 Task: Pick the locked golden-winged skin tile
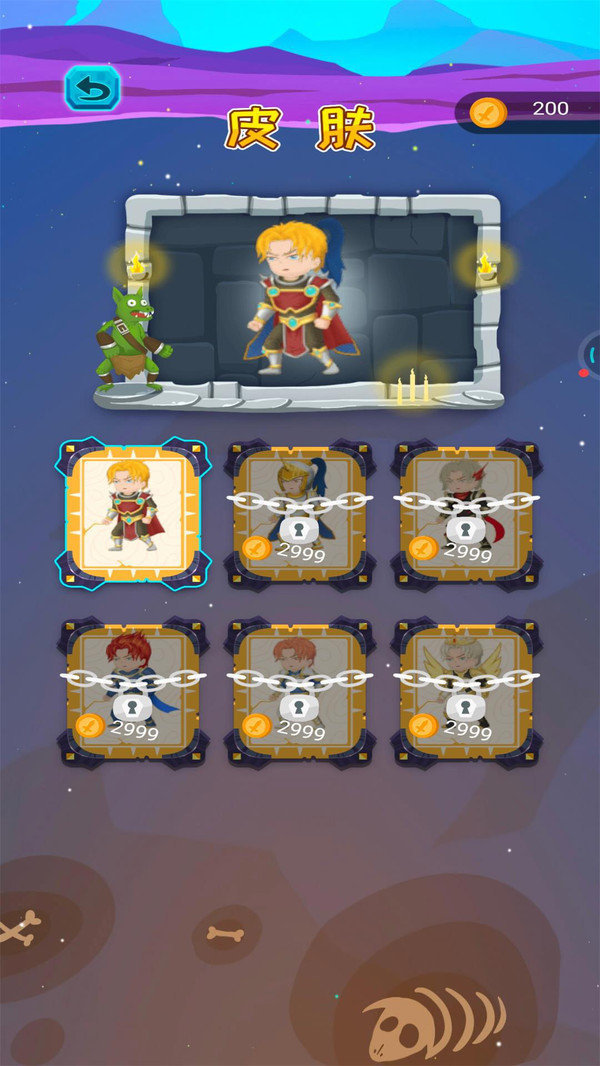coord(466,692)
